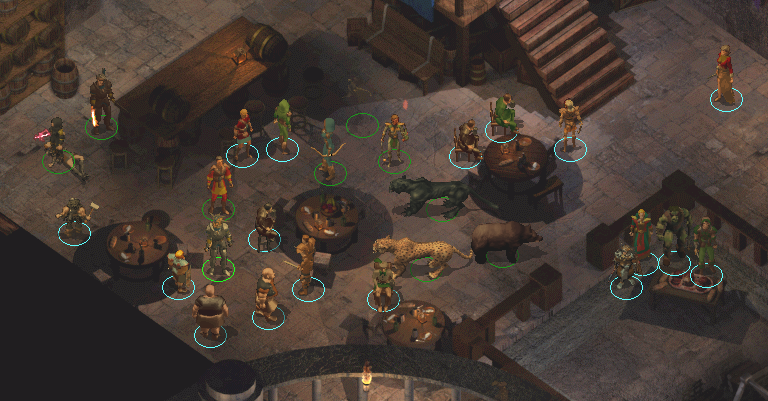
Task: Select the seated patron in the green cloak
Action: click(504, 115)
